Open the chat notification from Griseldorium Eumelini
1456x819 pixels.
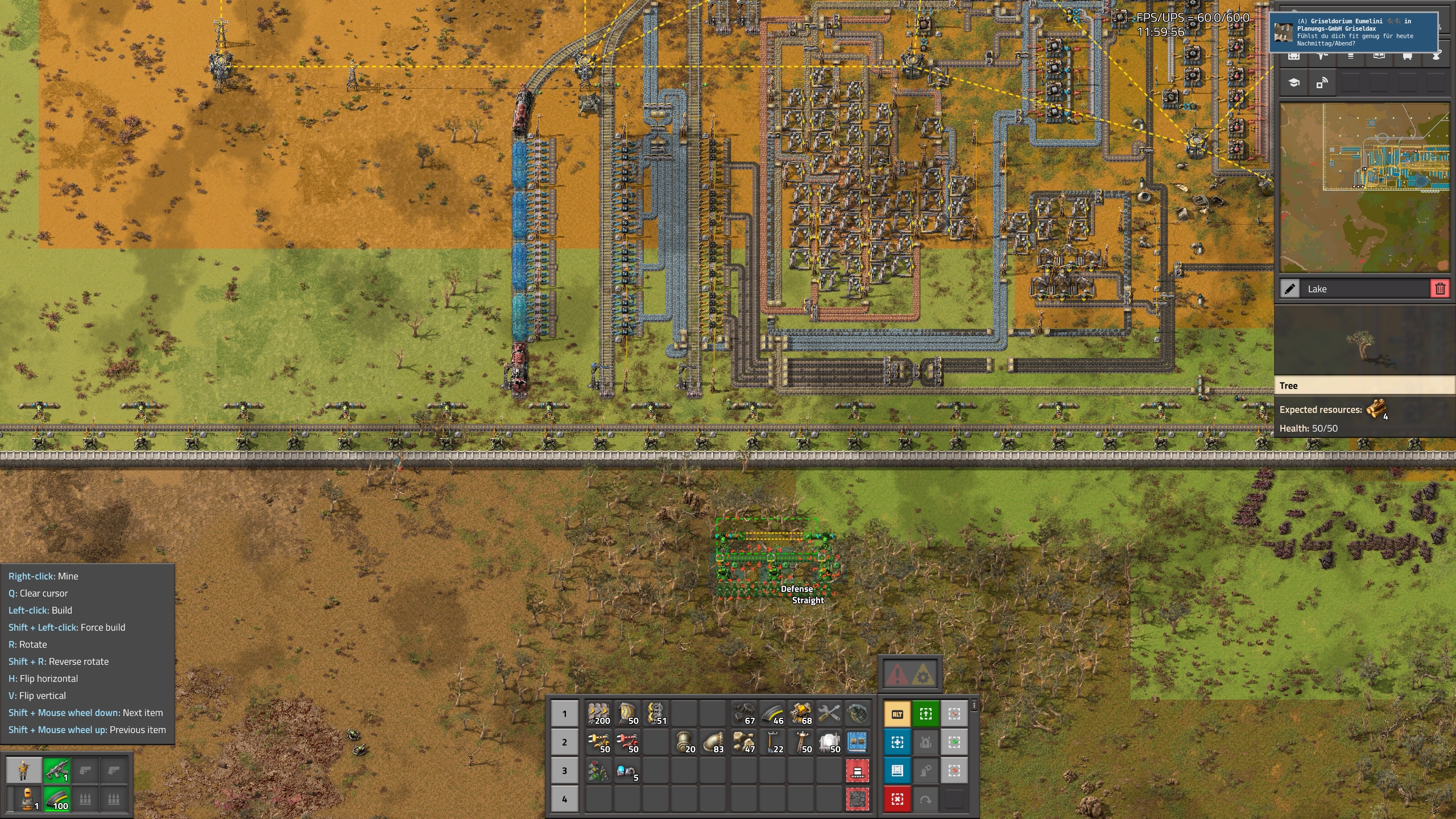click(1354, 32)
